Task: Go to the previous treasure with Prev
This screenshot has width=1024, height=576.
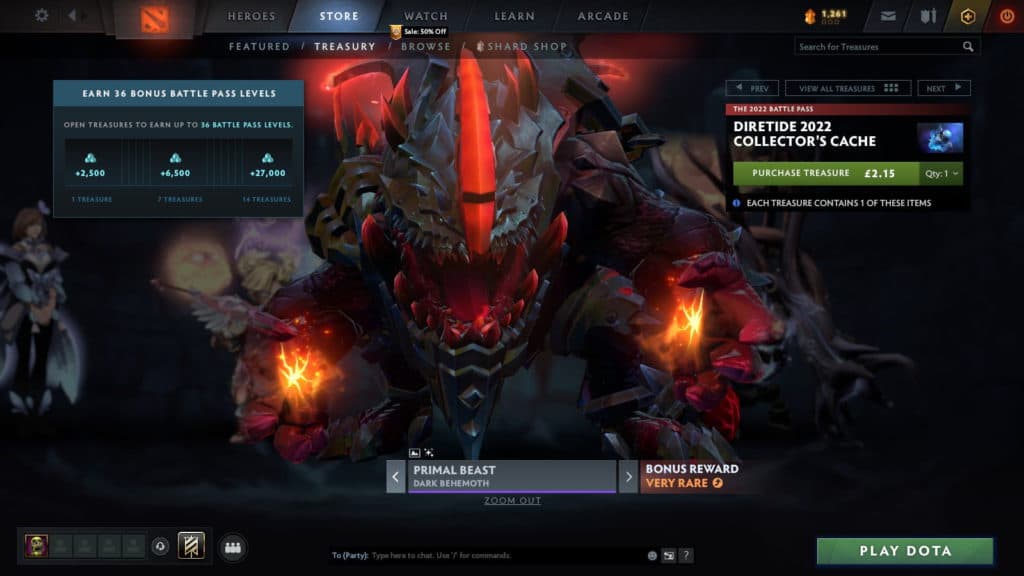Action: tap(752, 88)
